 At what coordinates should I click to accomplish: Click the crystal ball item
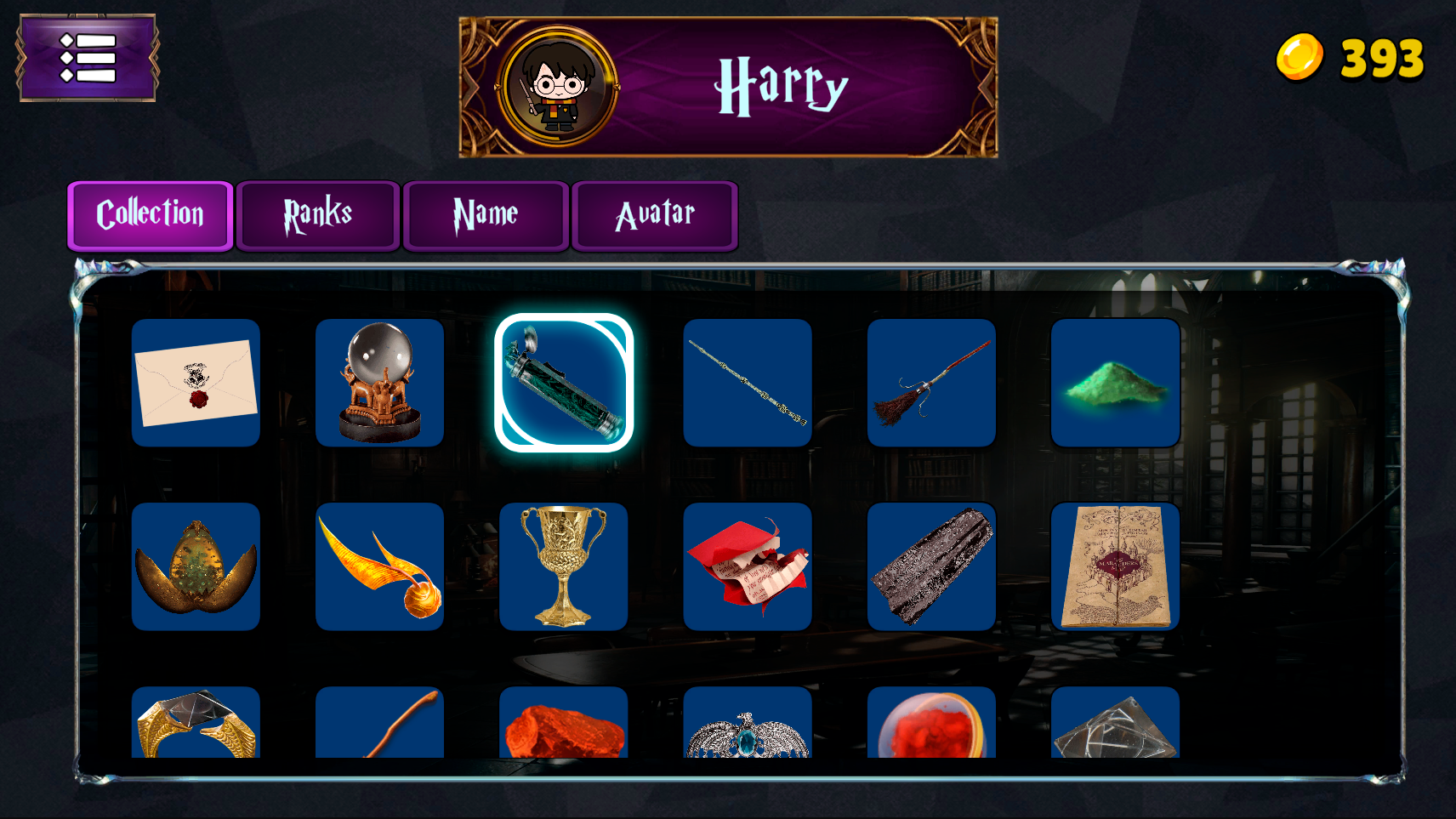pos(379,383)
